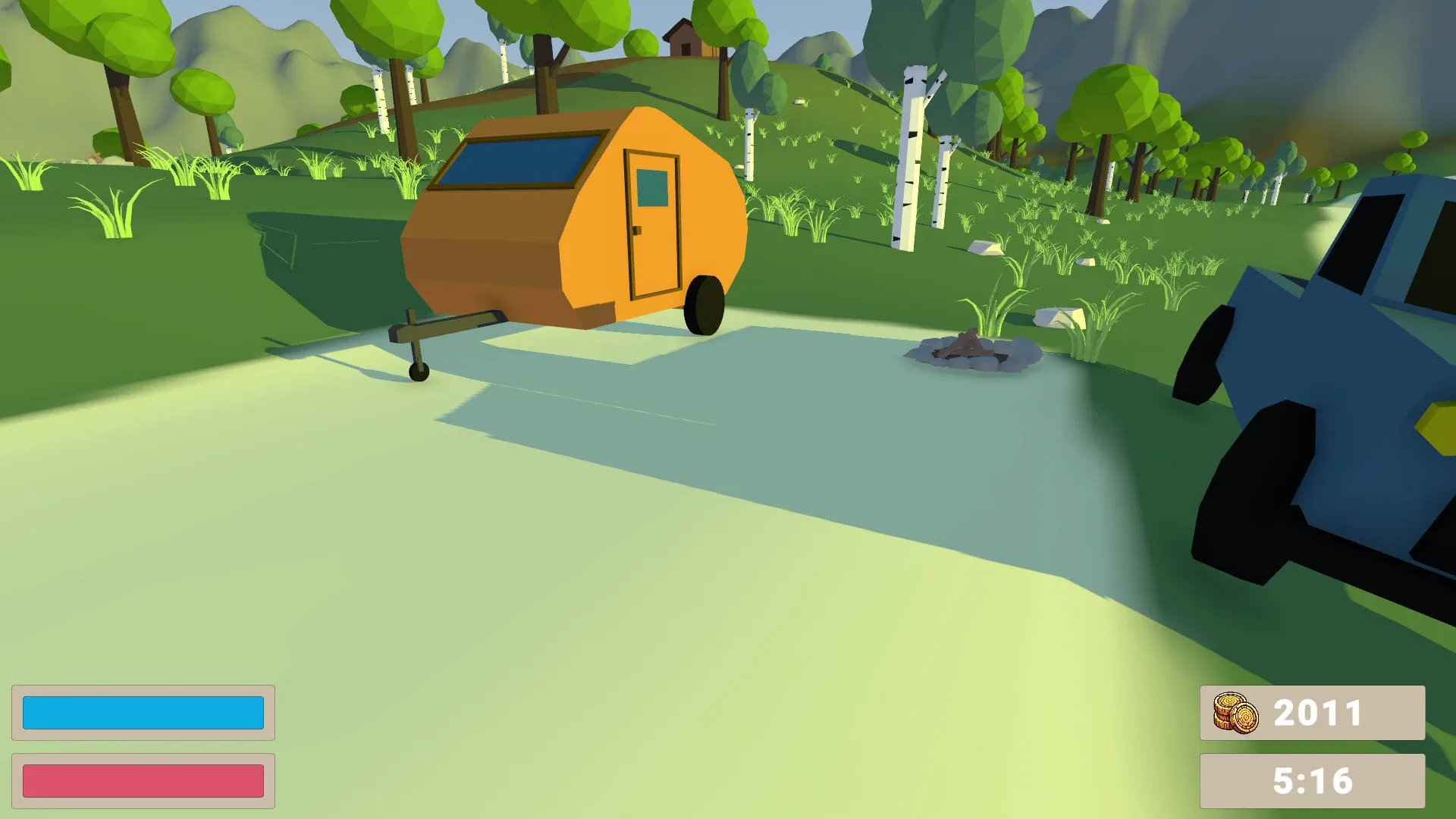This screenshot has height=819, width=1456.
Task: Click the blue stamina bar
Action: (143, 712)
